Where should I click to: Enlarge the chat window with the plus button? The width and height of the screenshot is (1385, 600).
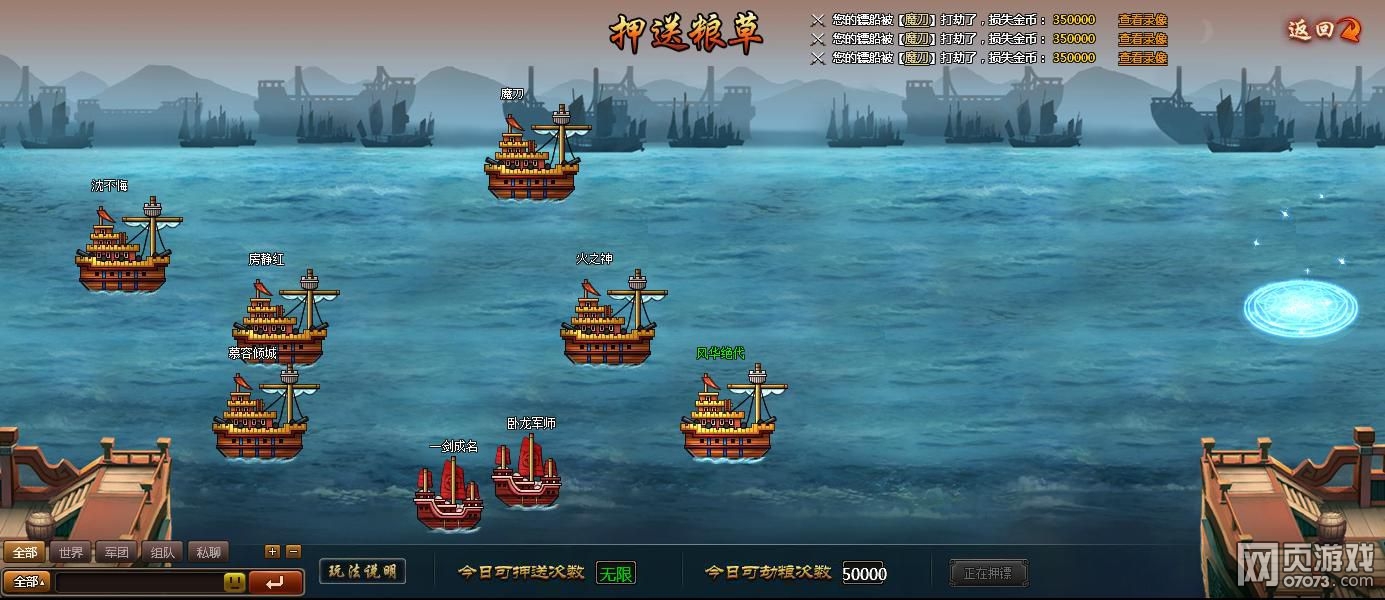click(x=272, y=551)
